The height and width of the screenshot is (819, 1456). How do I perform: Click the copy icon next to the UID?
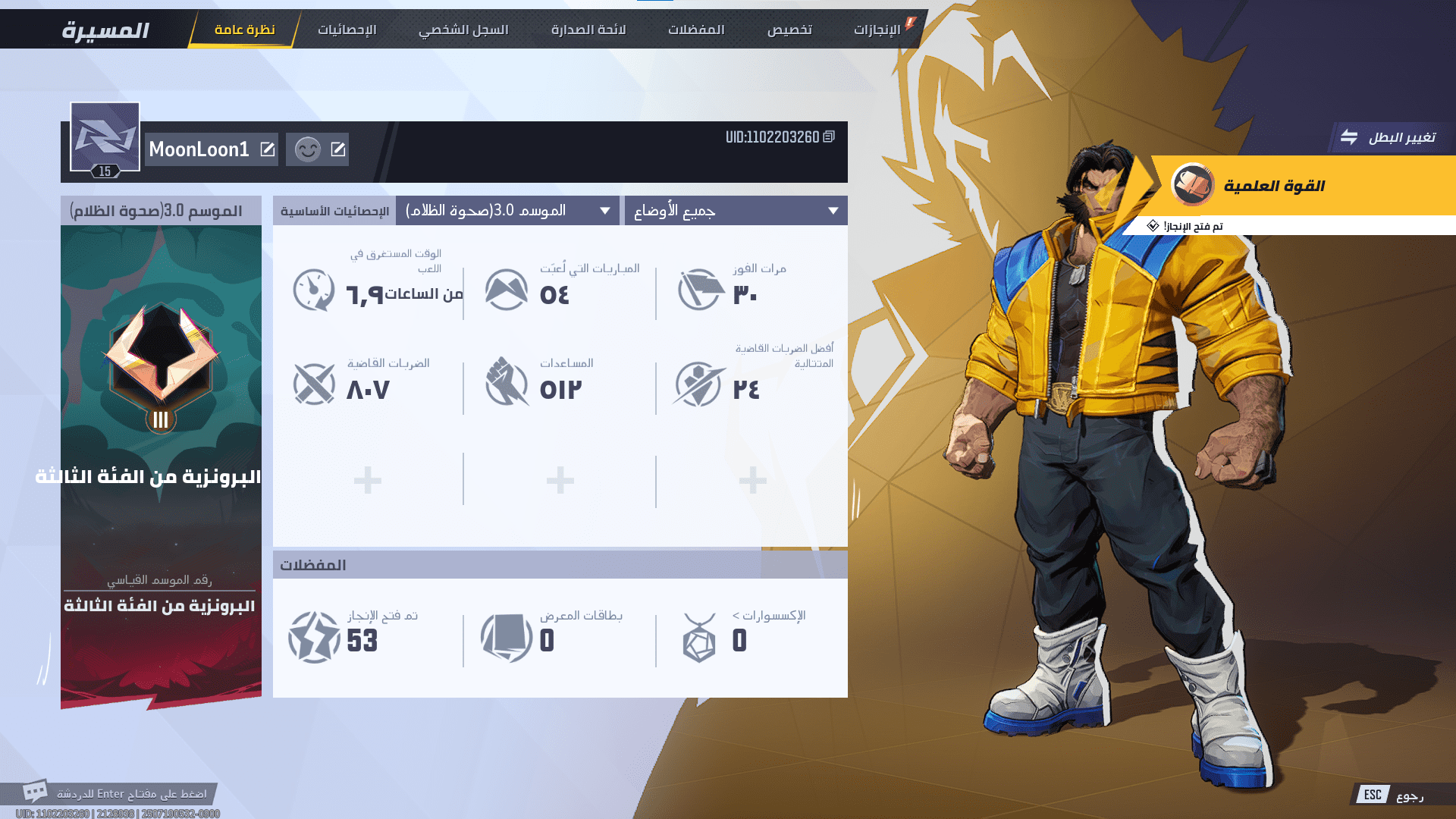828,138
